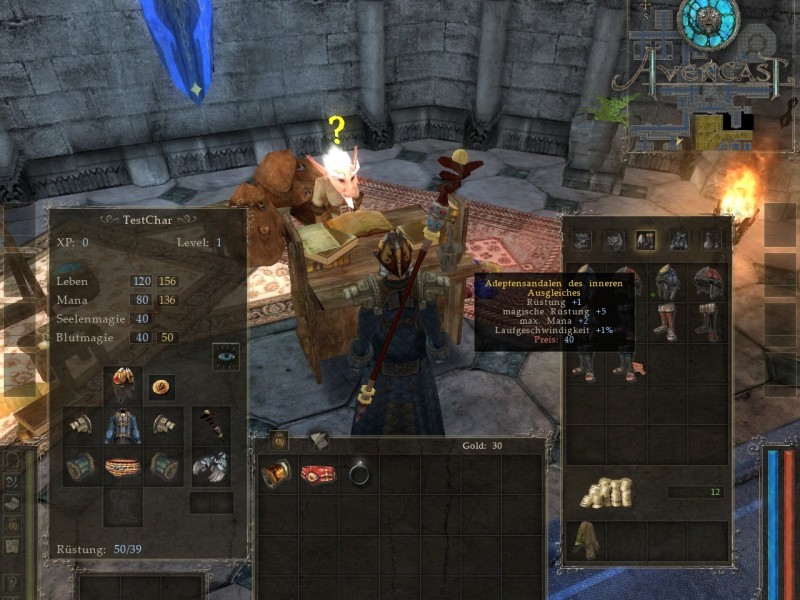The height and width of the screenshot is (600, 800).
Task: Select the equipped blue robe
Action: (124, 426)
